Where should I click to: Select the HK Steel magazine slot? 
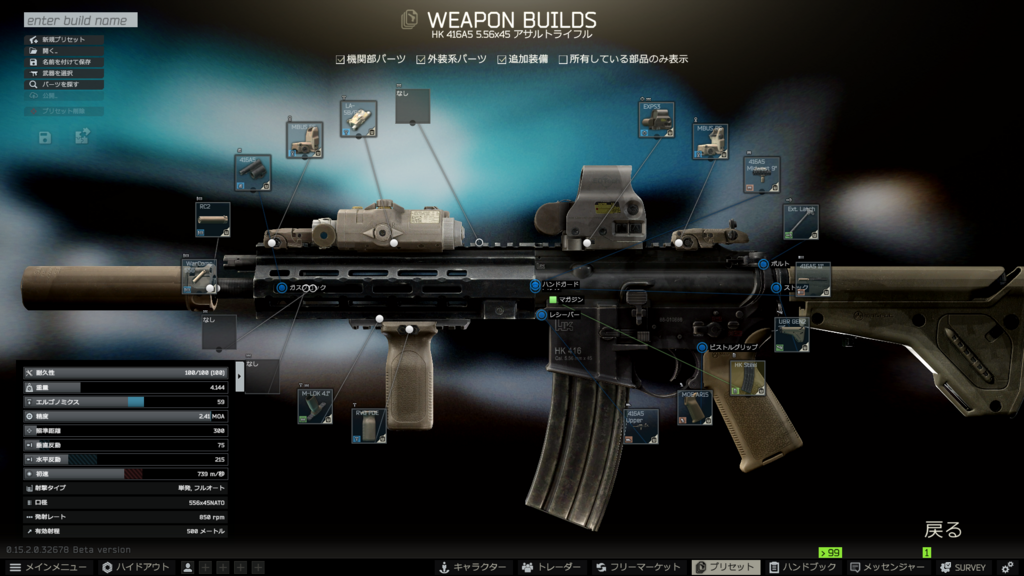point(748,378)
